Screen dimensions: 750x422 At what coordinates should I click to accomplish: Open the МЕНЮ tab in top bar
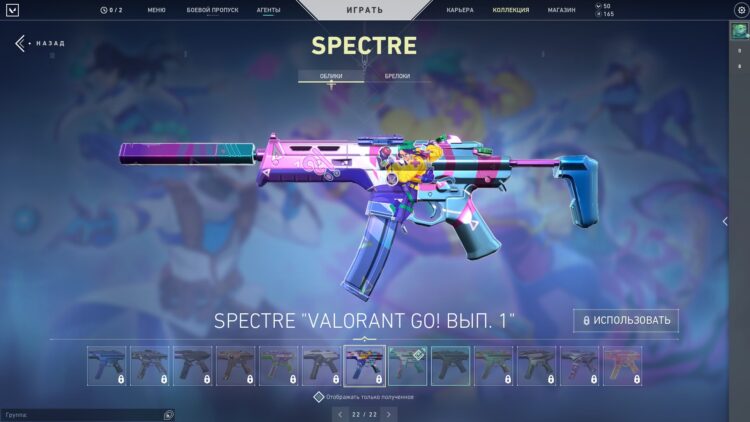[x=156, y=10]
